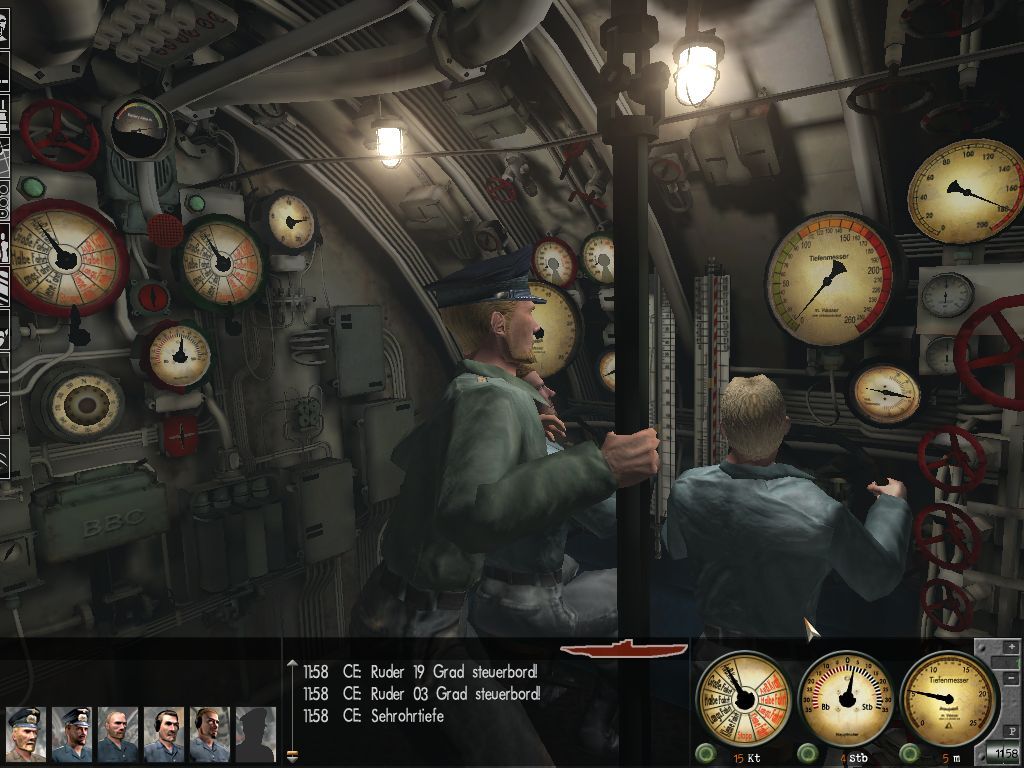Select the second officer in blue cap

coord(71,734)
